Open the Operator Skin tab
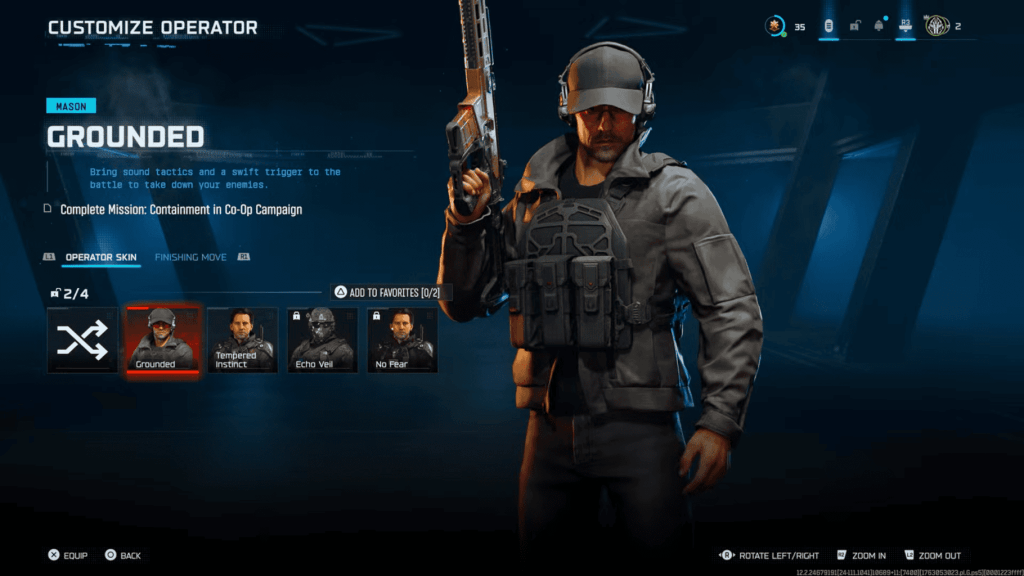 point(101,257)
